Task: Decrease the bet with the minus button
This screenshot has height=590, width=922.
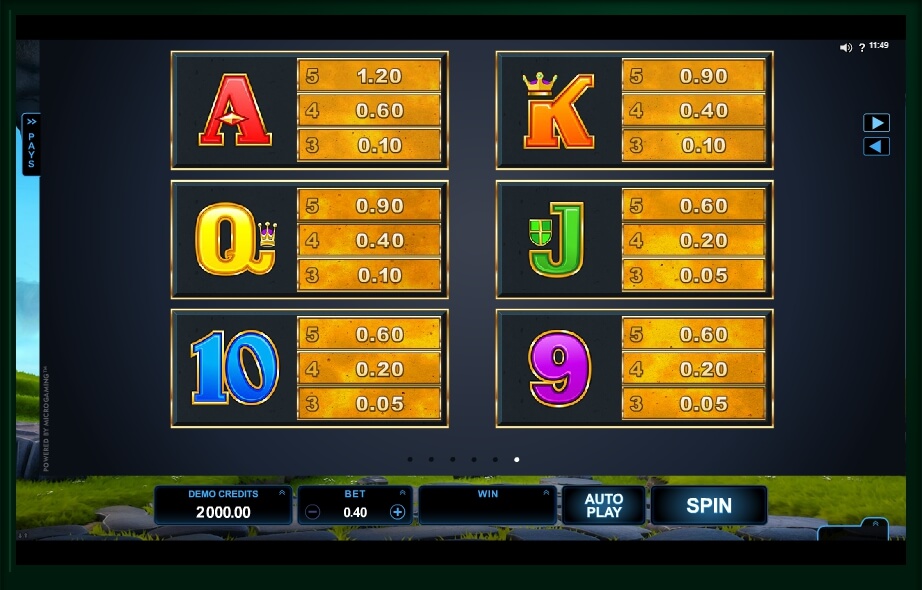Action: 313,512
